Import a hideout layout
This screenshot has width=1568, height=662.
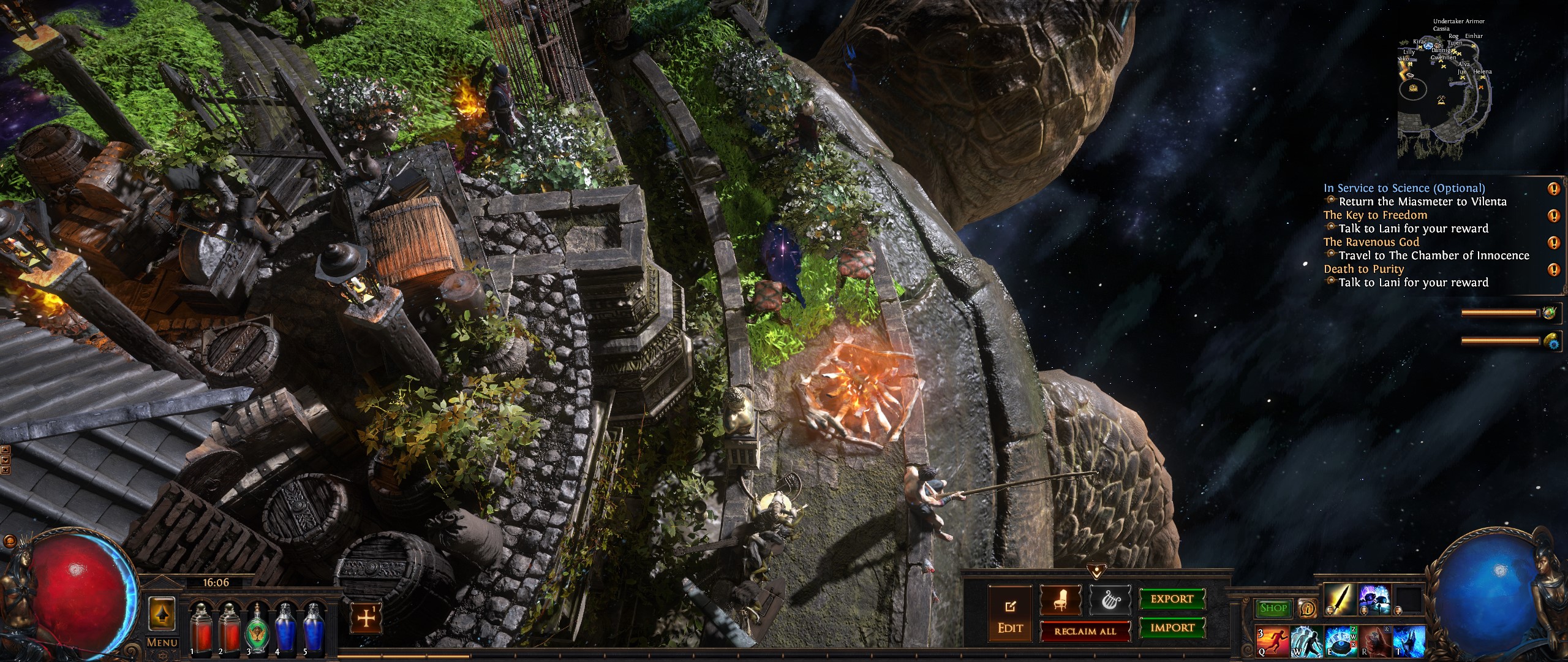pyautogui.click(x=1172, y=628)
